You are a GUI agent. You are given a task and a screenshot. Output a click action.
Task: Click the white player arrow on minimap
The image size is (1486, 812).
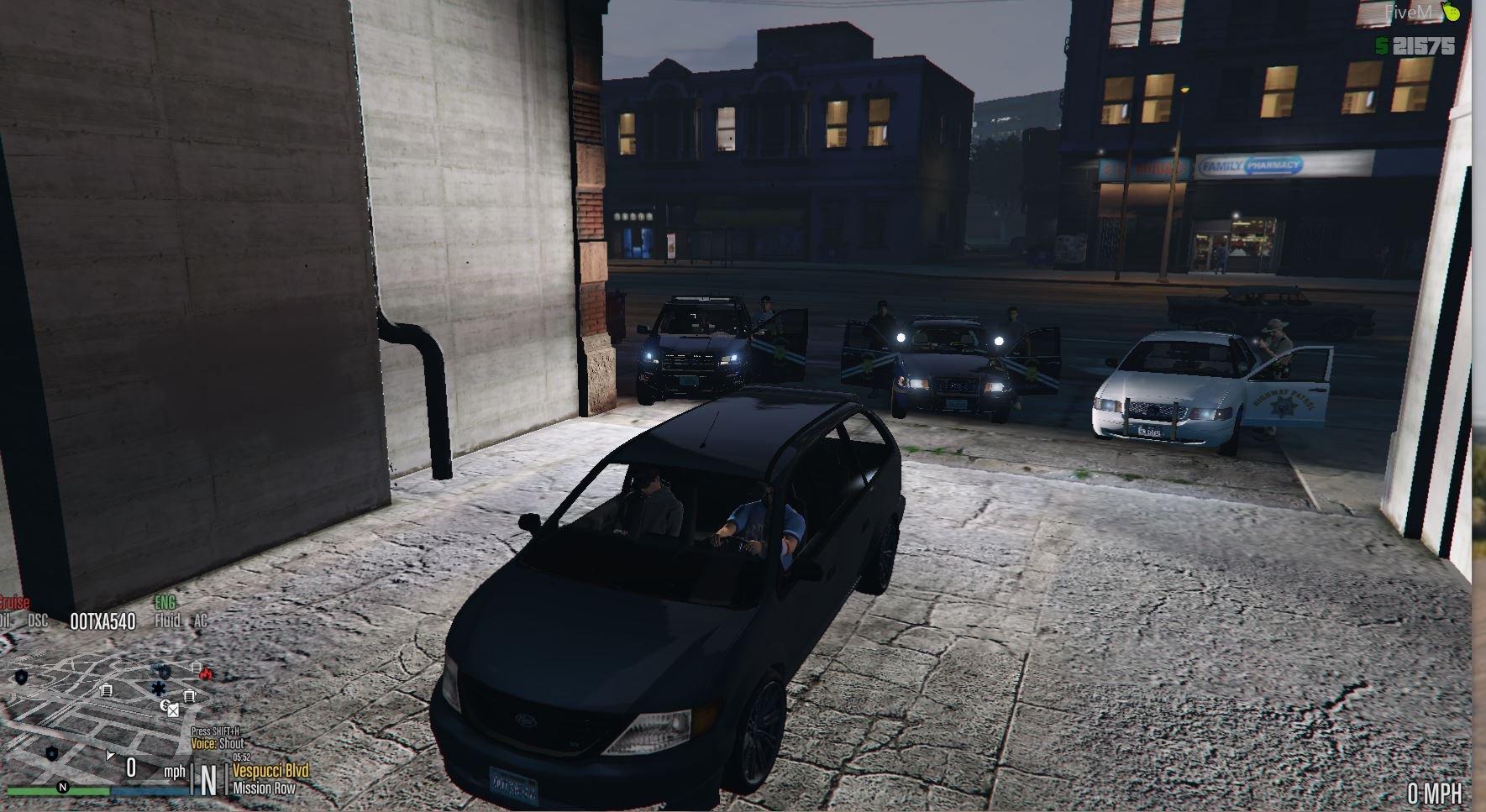point(110,756)
